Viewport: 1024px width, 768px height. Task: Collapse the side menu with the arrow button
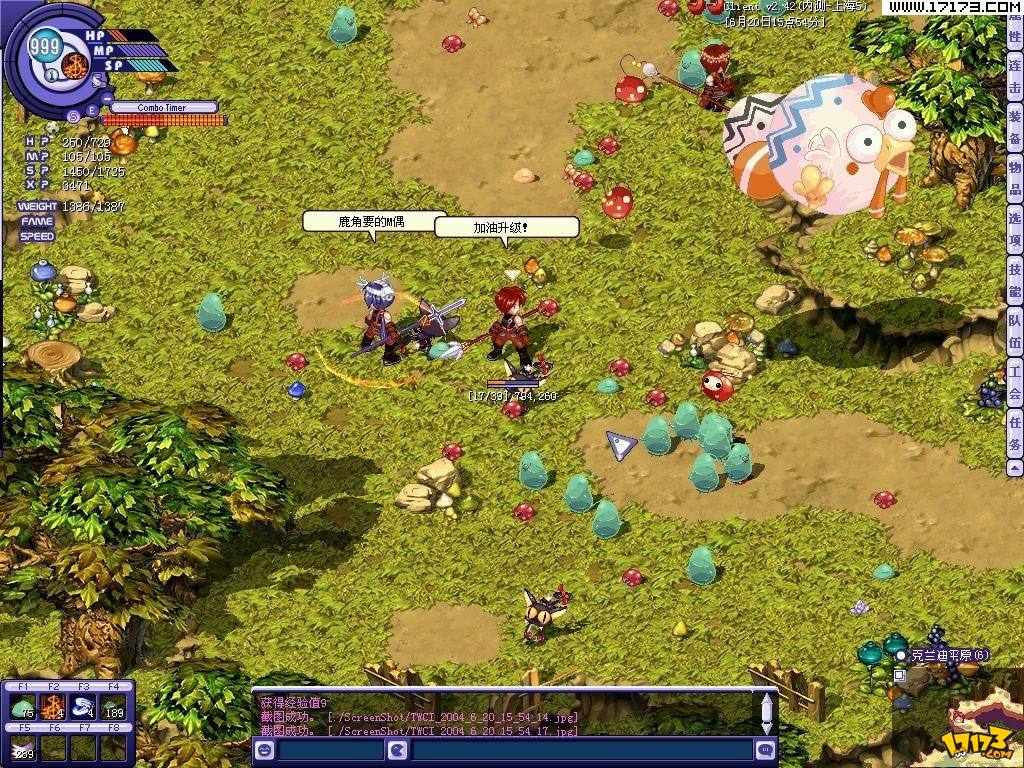coord(1014,467)
